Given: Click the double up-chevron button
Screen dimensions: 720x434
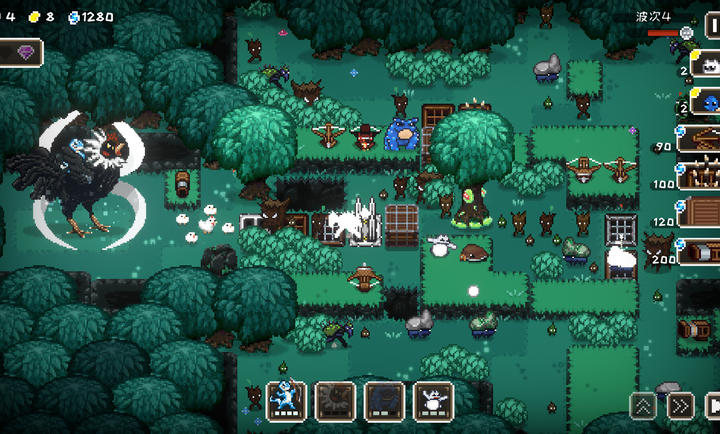Looking at the screenshot, I should (643, 405).
